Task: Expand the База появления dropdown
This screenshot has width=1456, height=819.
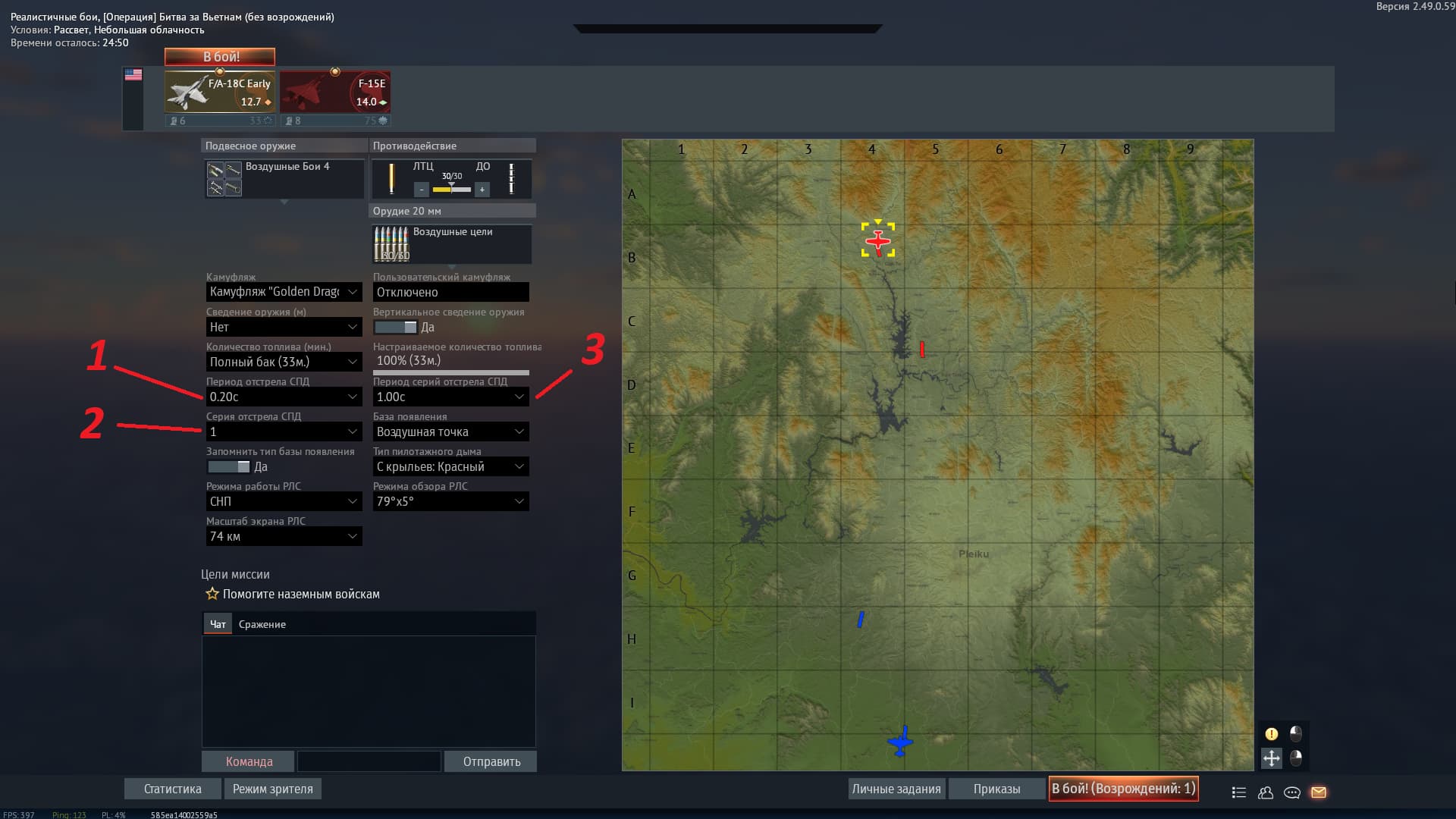Action: click(x=450, y=431)
